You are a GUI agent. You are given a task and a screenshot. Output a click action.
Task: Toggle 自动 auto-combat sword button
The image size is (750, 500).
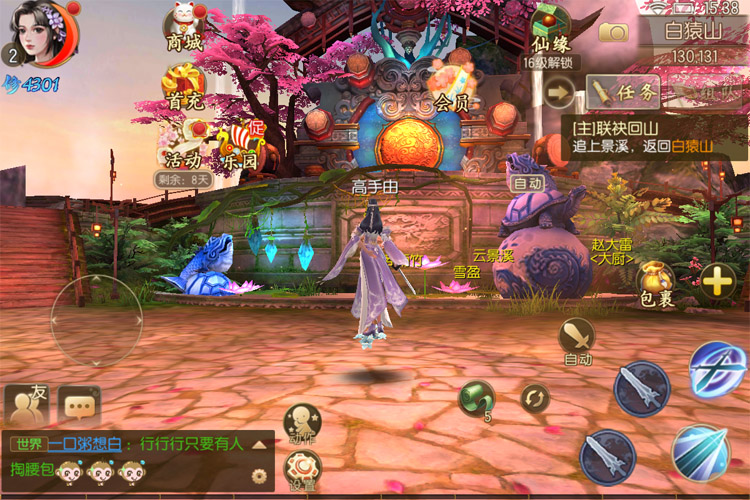tap(577, 338)
